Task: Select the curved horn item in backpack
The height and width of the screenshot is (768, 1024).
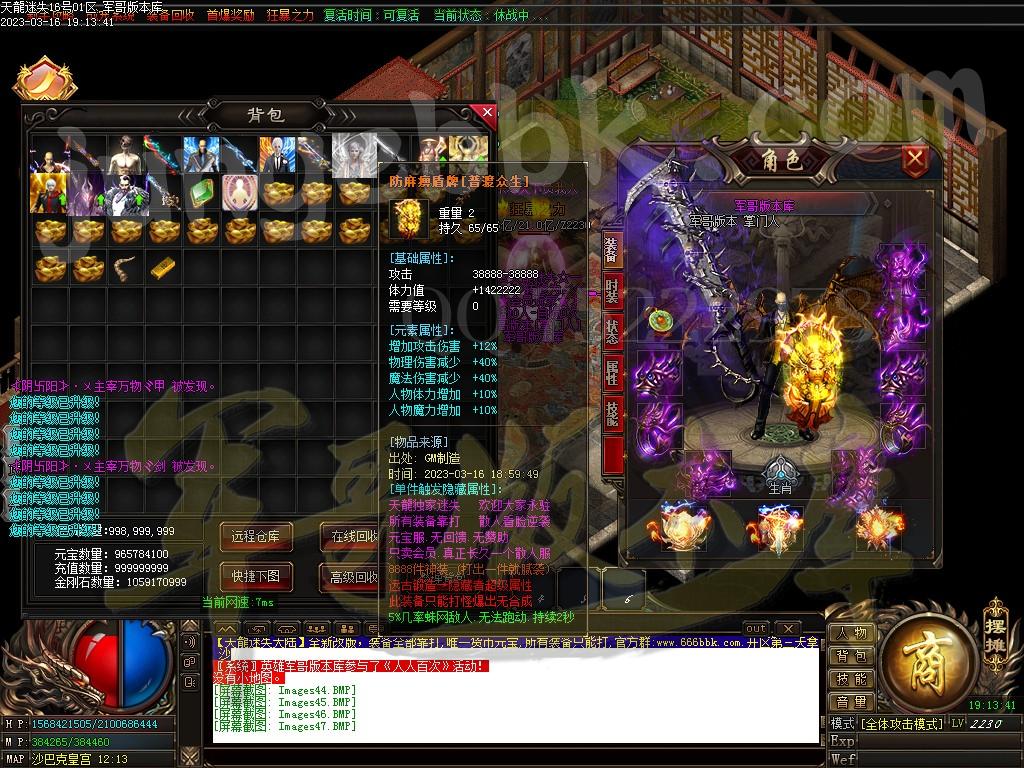Action: (x=124, y=268)
